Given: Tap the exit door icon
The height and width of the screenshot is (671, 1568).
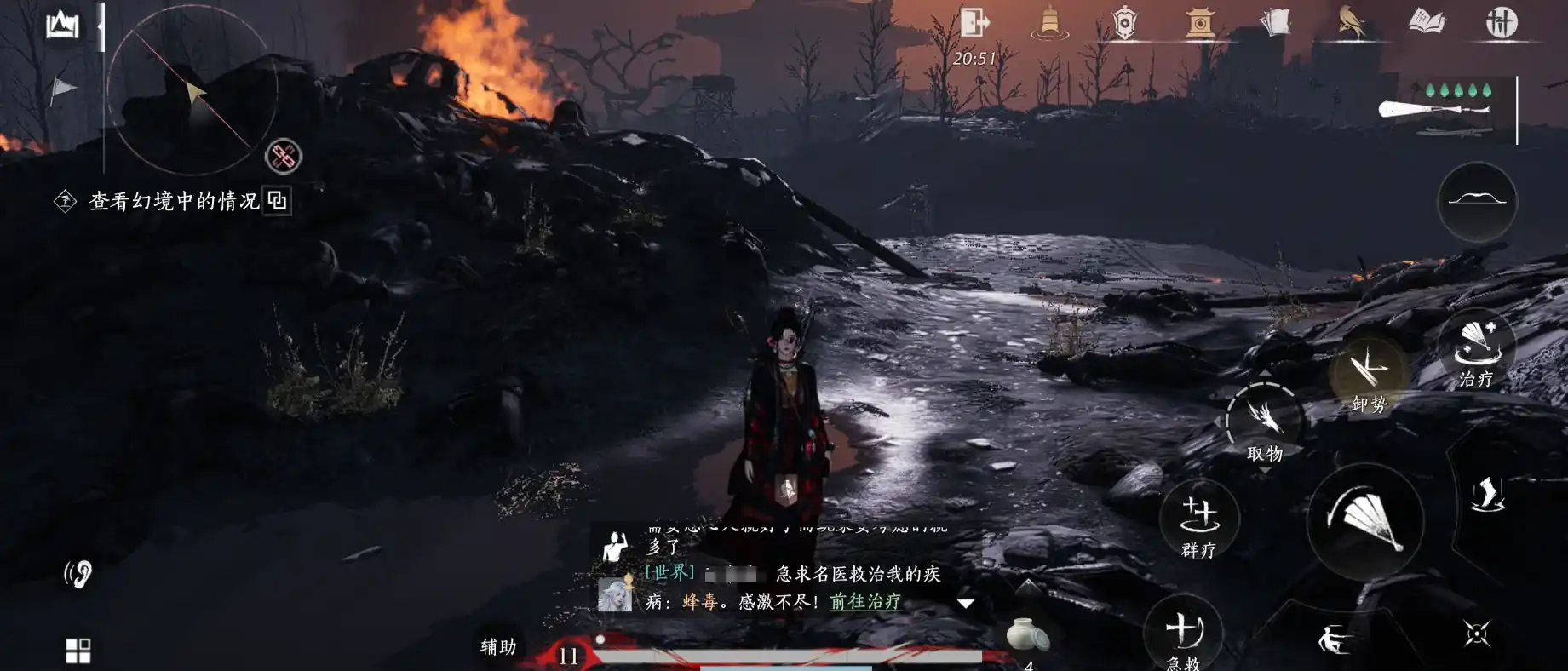Looking at the screenshot, I should (x=974, y=22).
